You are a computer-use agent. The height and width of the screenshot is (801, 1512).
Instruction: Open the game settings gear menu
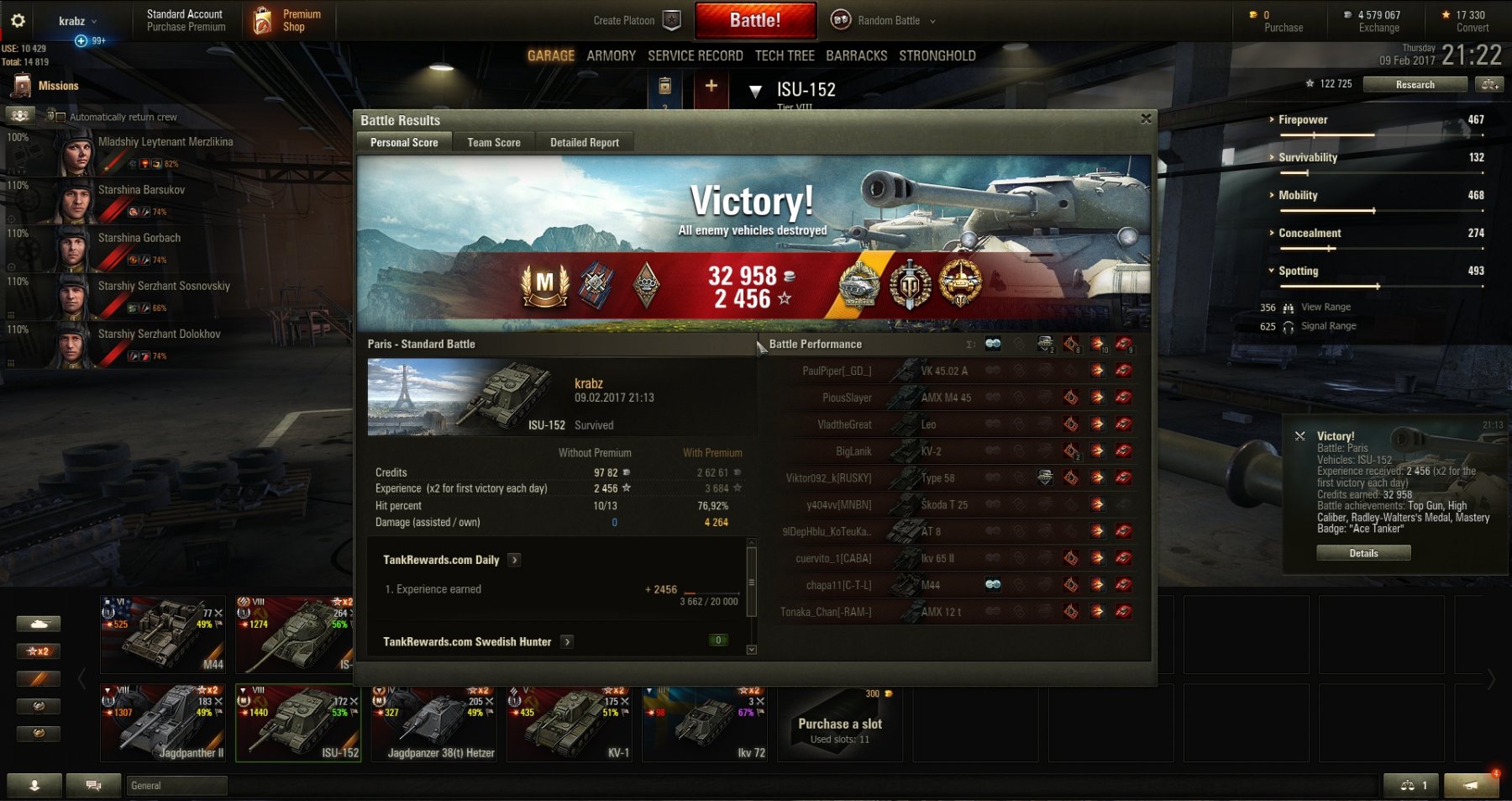(18, 20)
